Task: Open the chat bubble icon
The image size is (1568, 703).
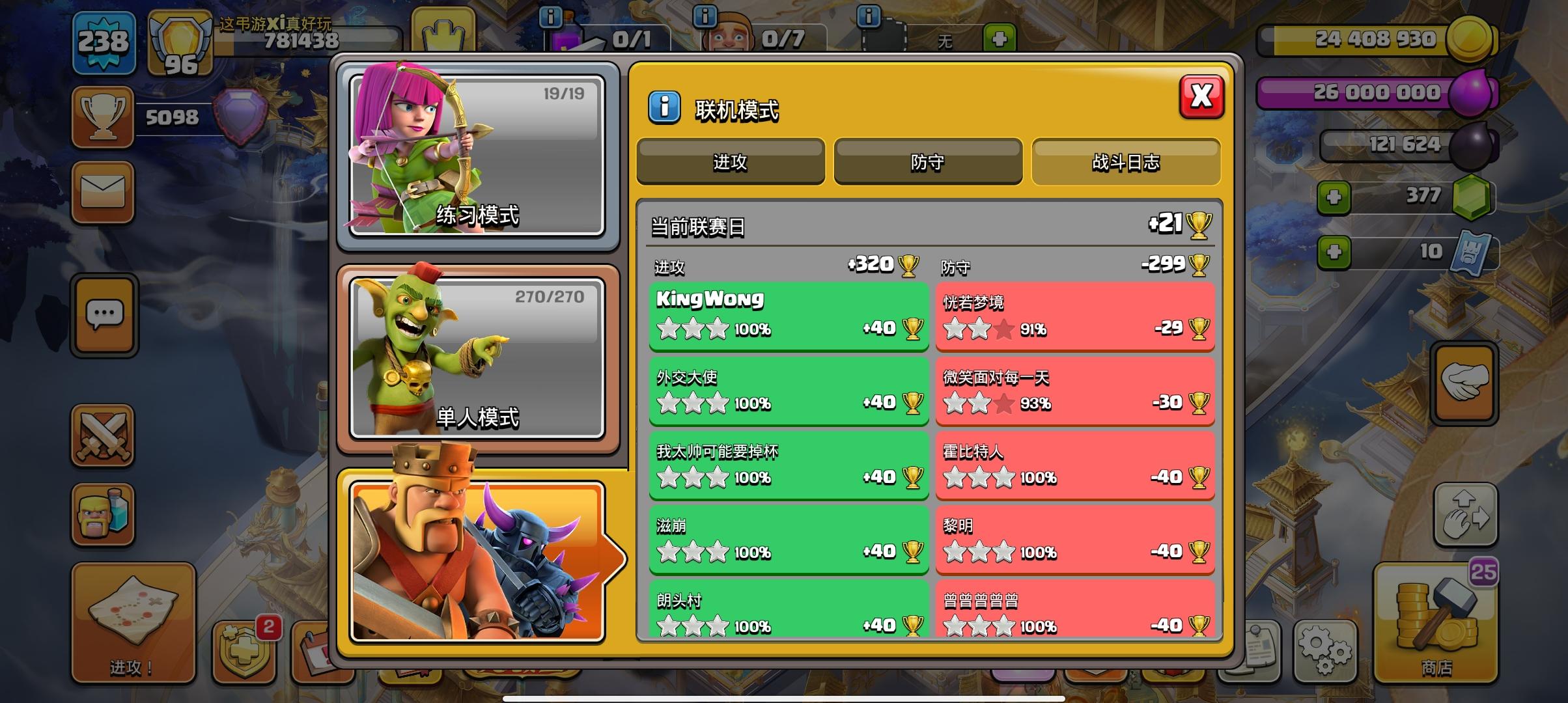Action: coord(103,314)
